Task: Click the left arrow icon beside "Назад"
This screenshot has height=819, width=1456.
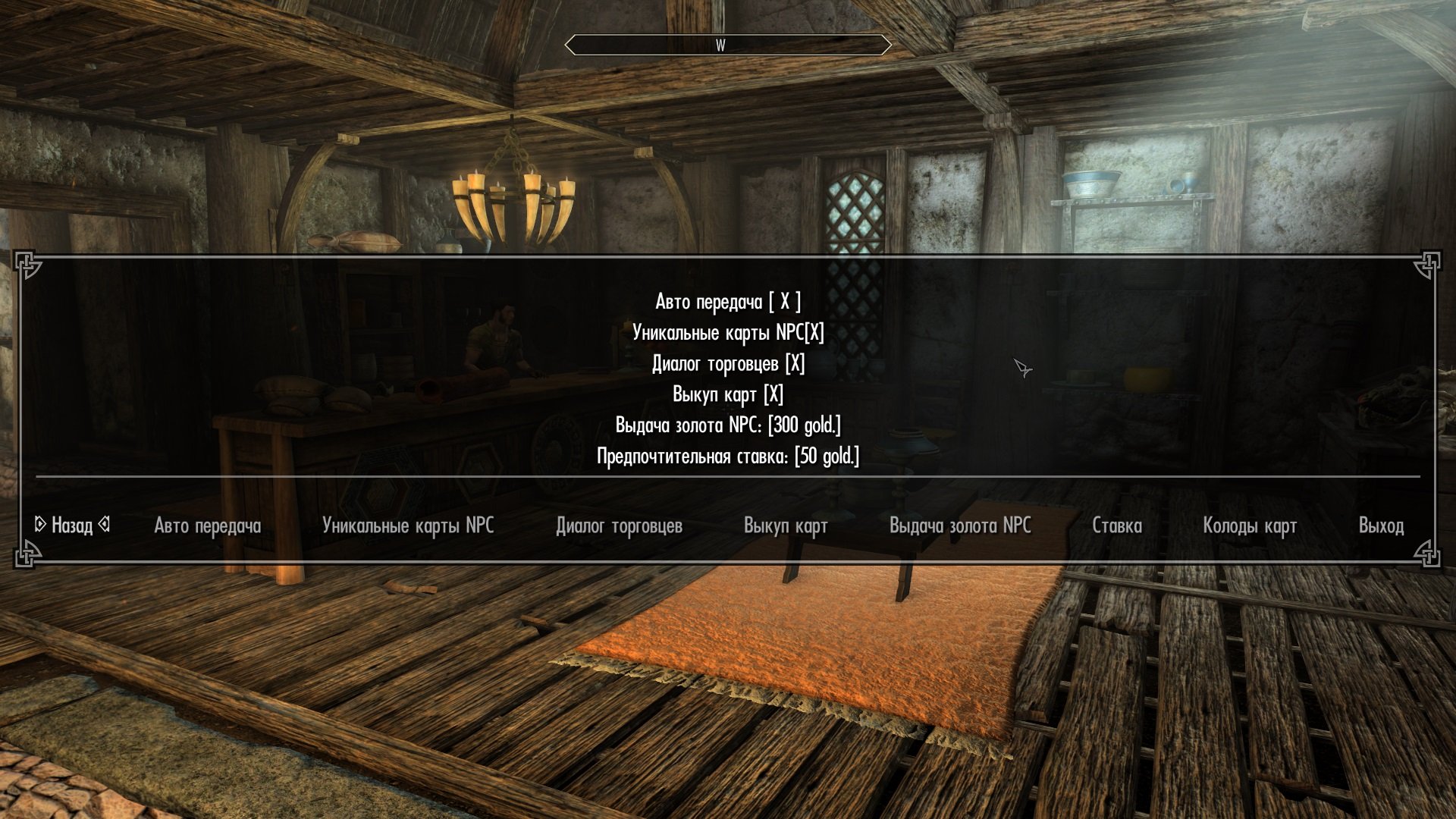Action: coord(41,523)
